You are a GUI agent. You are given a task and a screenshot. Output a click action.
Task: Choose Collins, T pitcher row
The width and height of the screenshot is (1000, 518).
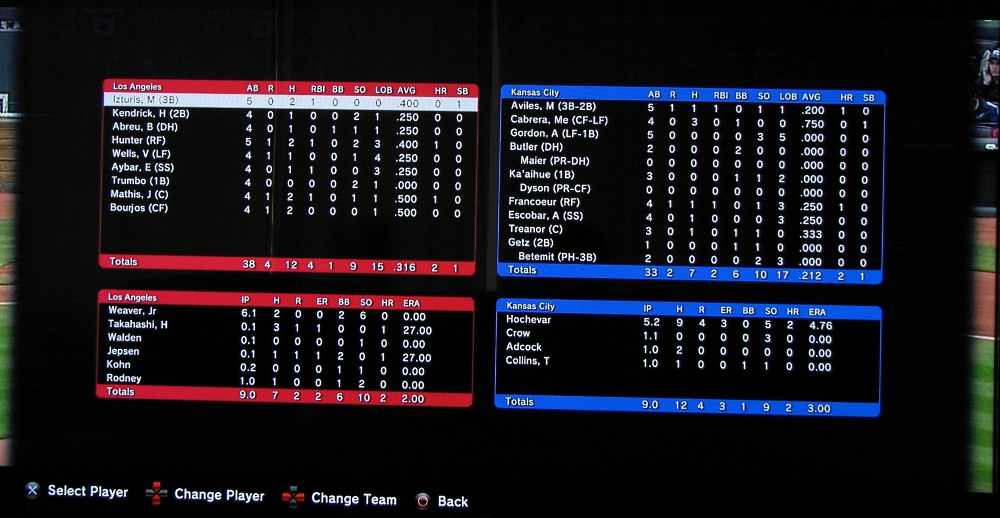[x=528, y=361]
